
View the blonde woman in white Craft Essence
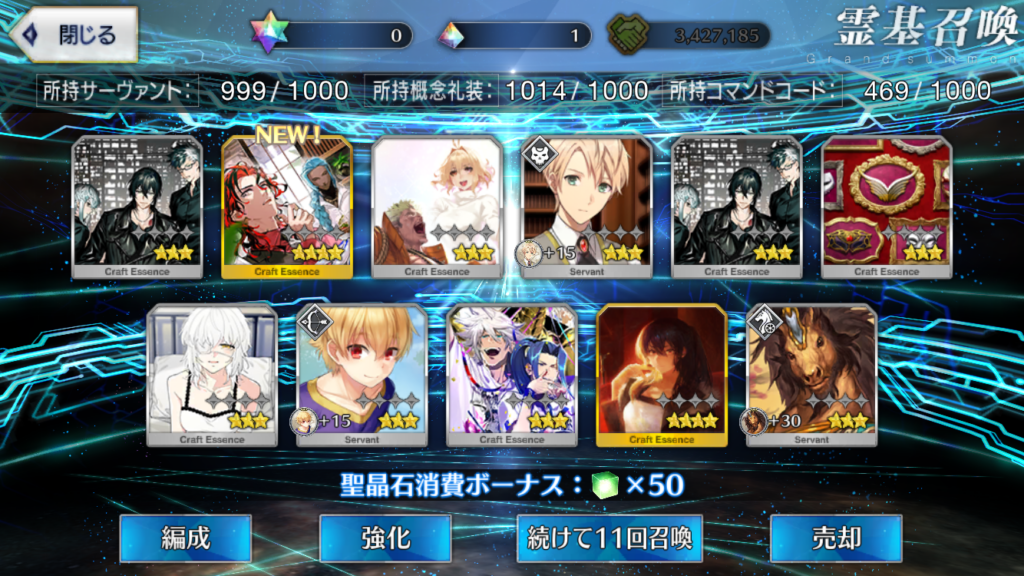pyautogui.click(x=437, y=207)
